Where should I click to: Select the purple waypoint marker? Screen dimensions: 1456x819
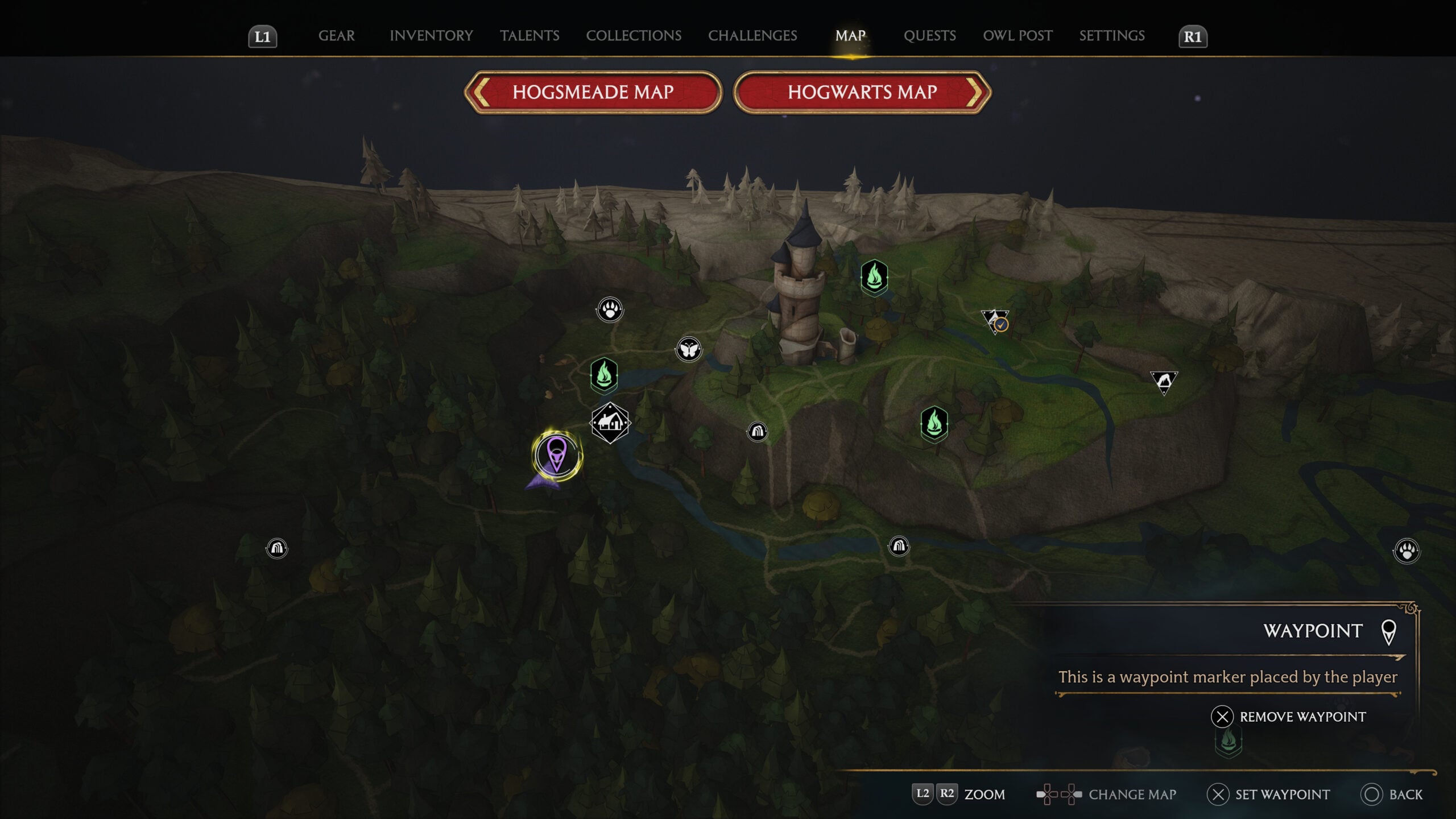pos(556,454)
